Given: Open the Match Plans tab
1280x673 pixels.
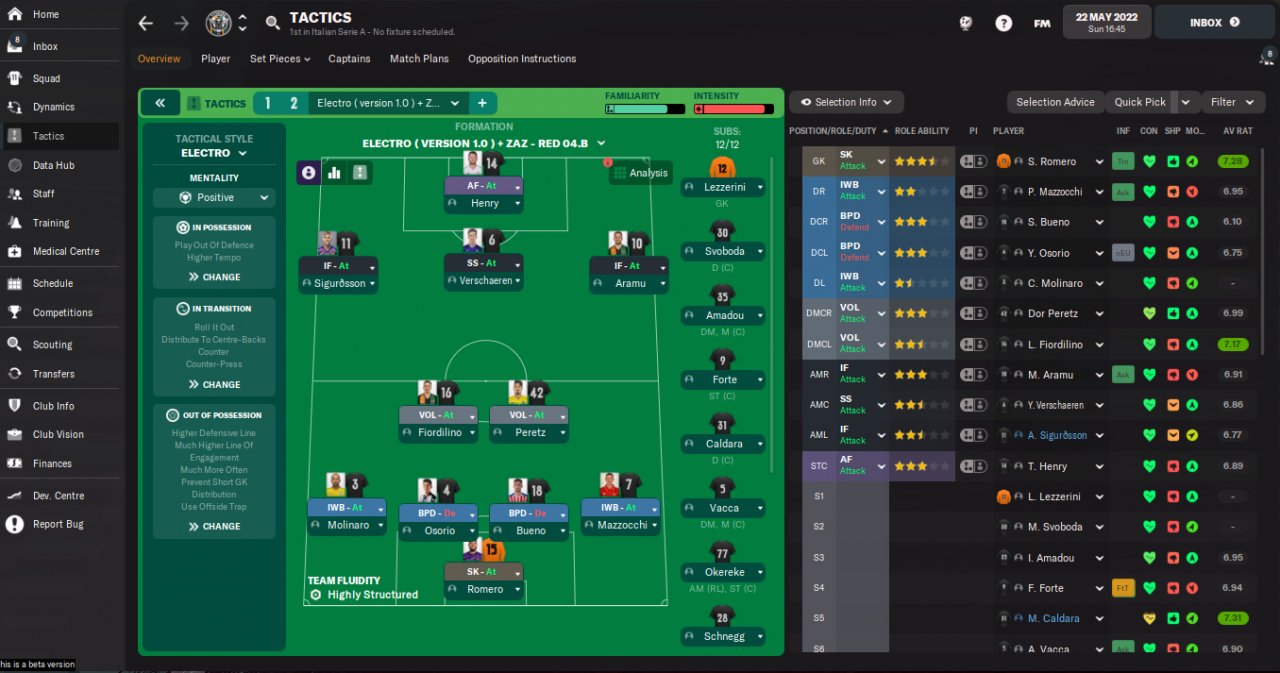Looking at the screenshot, I should click(x=419, y=59).
